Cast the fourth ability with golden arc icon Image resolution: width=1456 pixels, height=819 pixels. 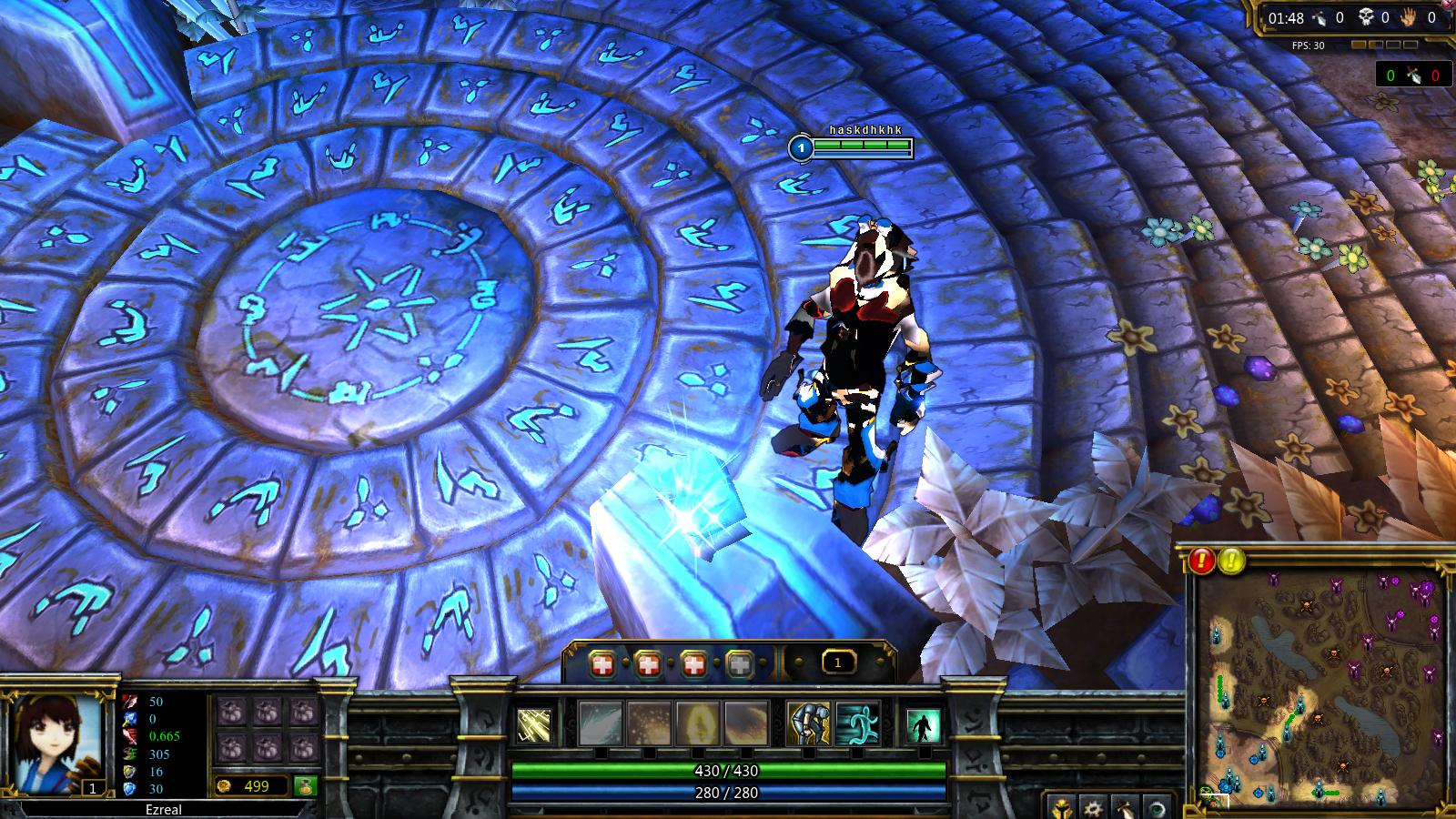tap(745, 723)
